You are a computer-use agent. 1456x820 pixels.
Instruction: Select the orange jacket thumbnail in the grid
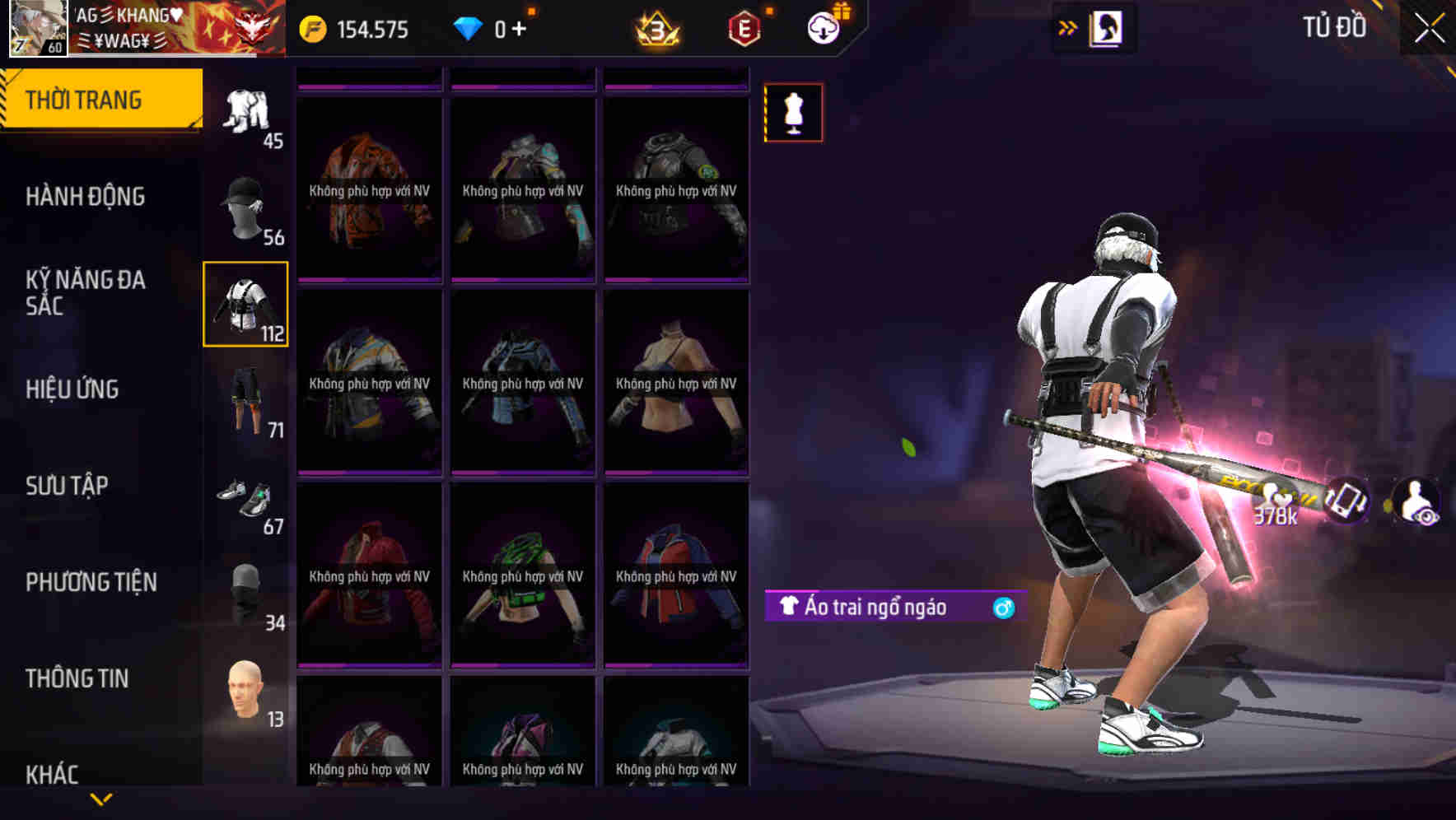(368, 189)
